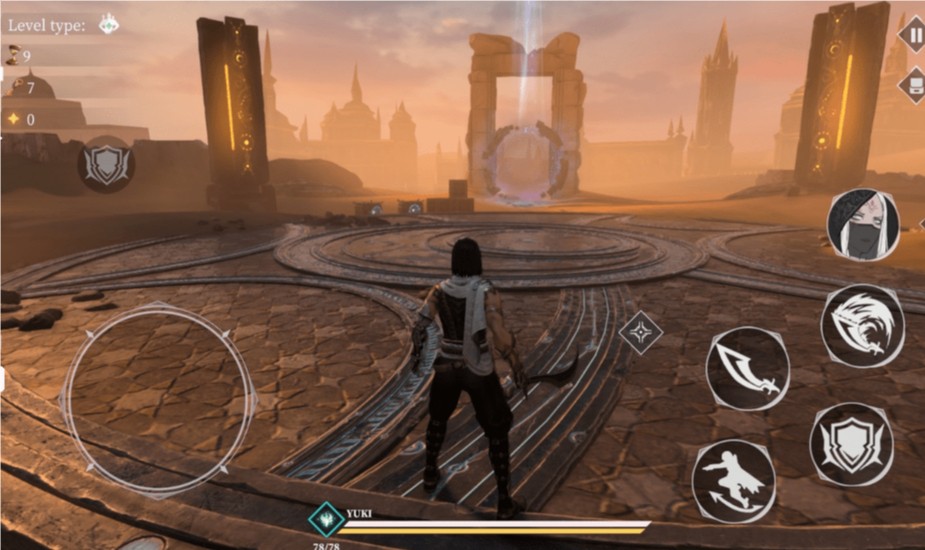Attack with the curved blade button
Viewport: 925px width, 550px height.
coord(747,368)
